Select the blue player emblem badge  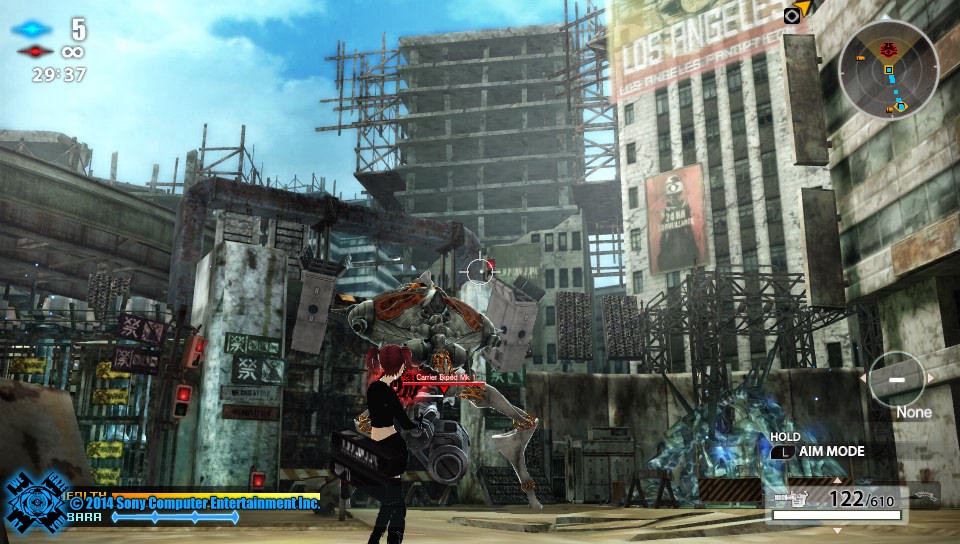coord(33,502)
